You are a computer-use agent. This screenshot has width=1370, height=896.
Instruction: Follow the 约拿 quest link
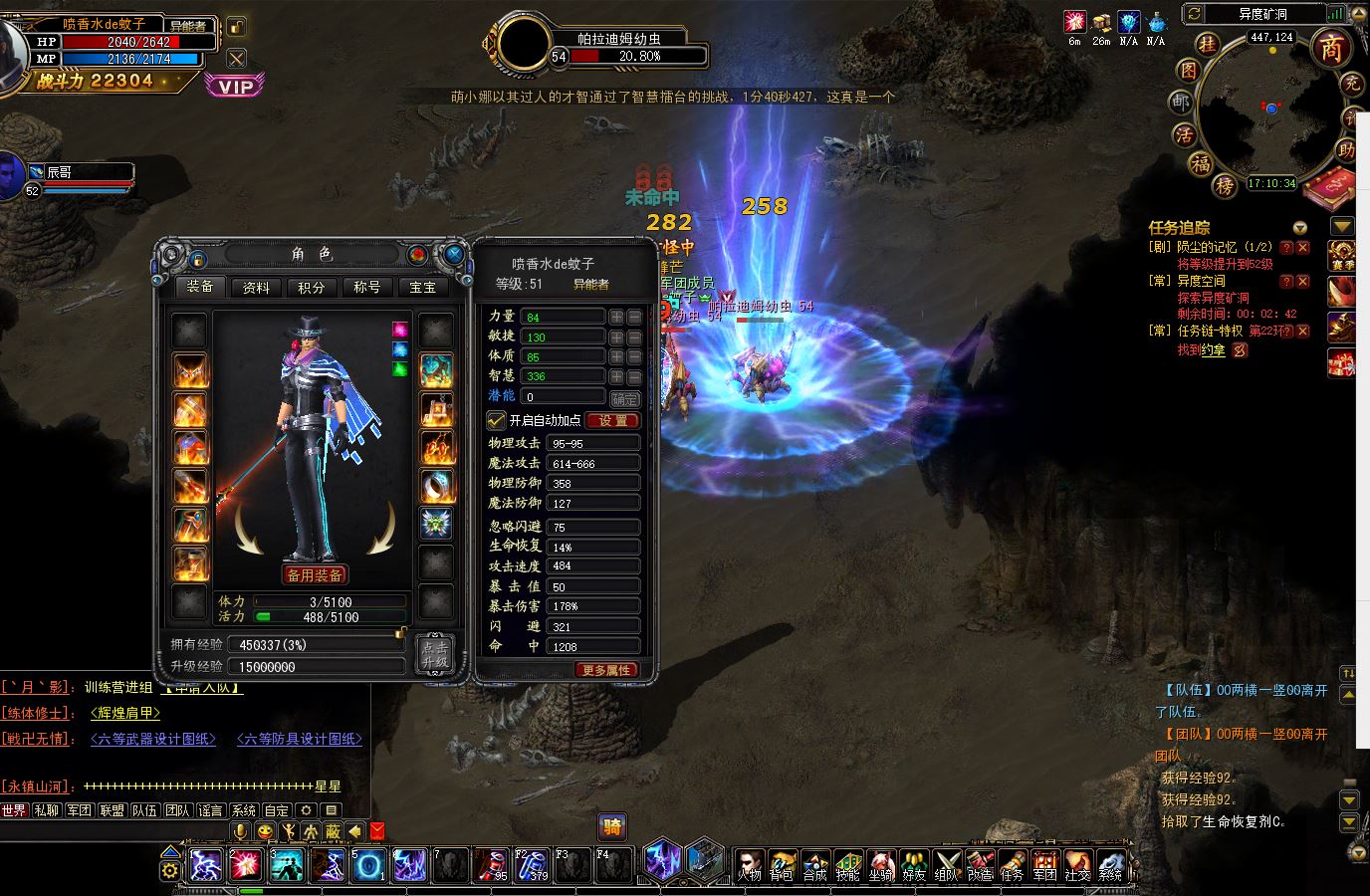pos(1213,350)
